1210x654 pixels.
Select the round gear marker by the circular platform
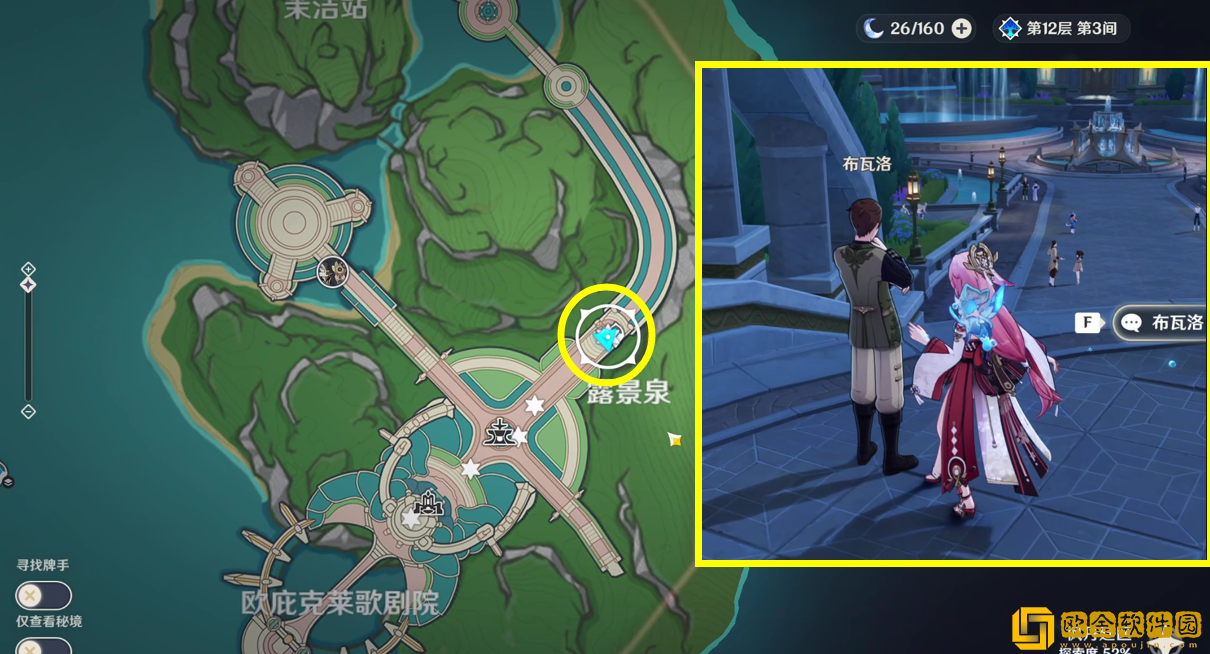pos(332,270)
